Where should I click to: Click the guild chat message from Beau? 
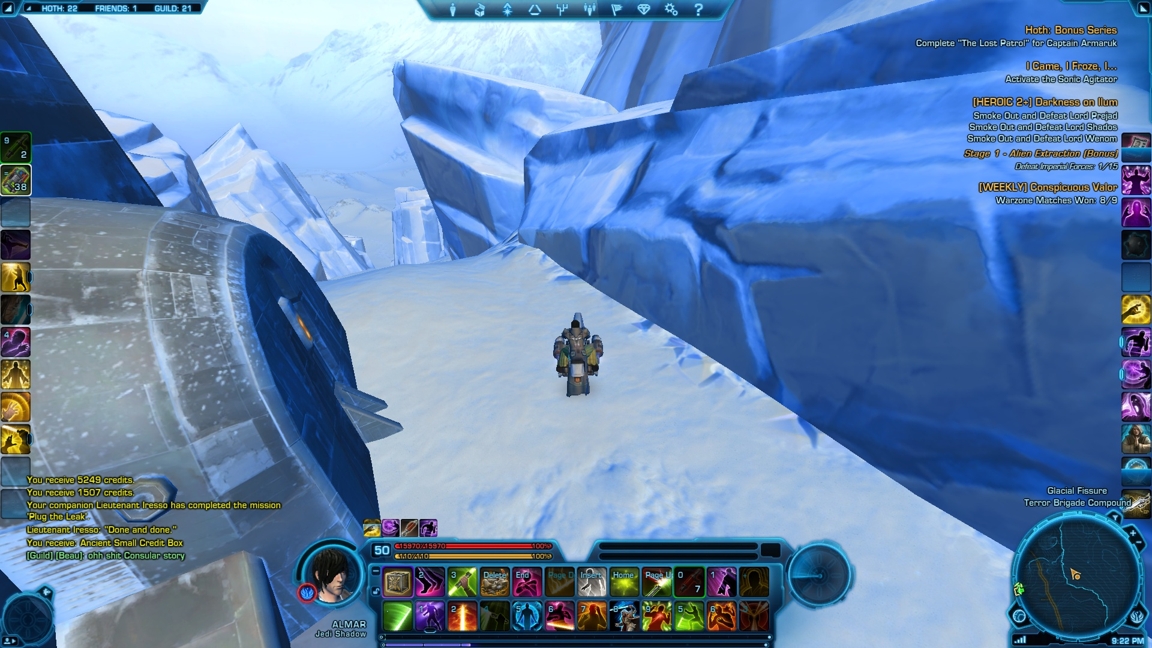(106, 555)
